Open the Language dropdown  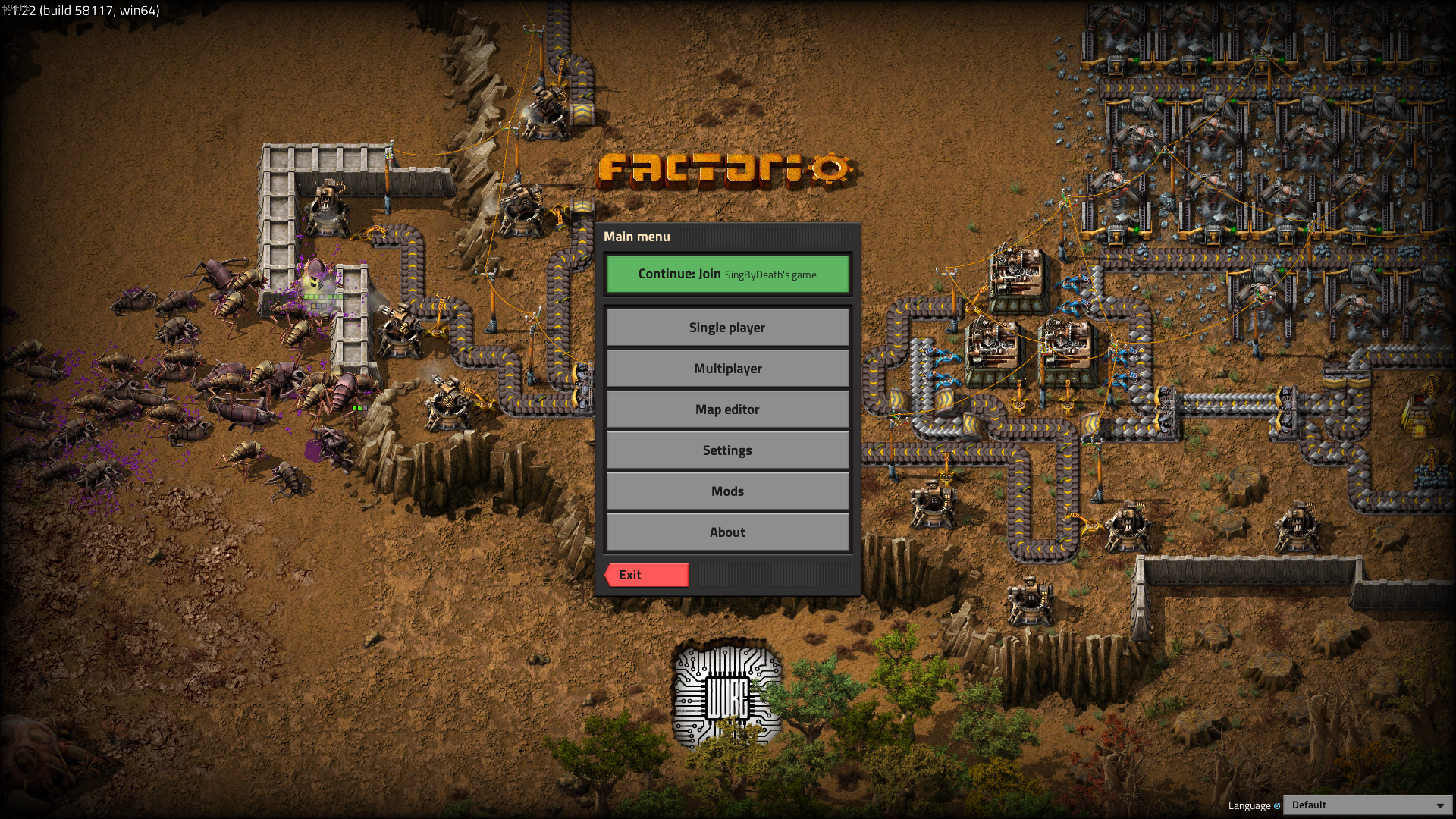click(x=1367, y=805)
